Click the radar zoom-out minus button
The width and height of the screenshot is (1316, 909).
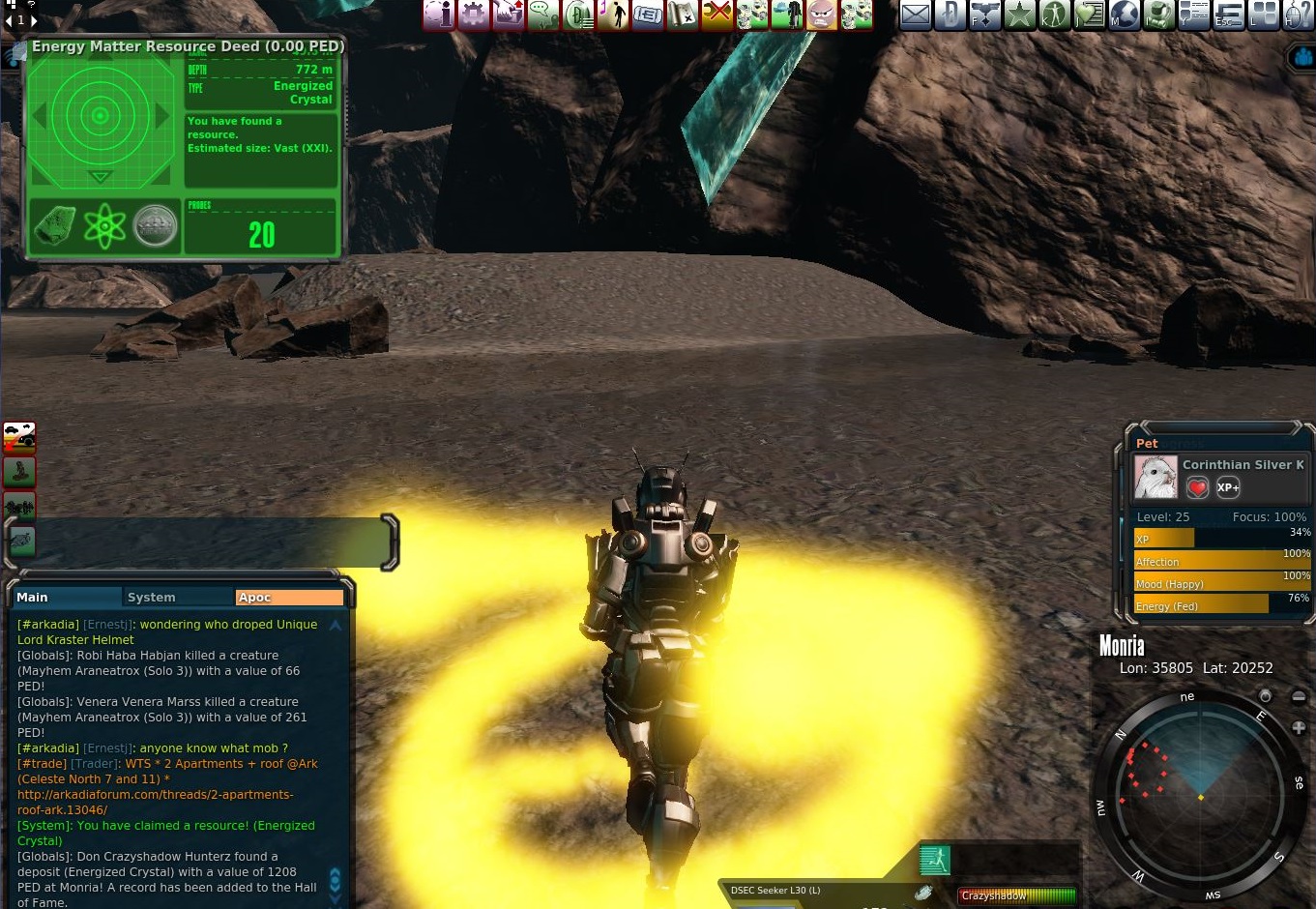[1299, 697]
